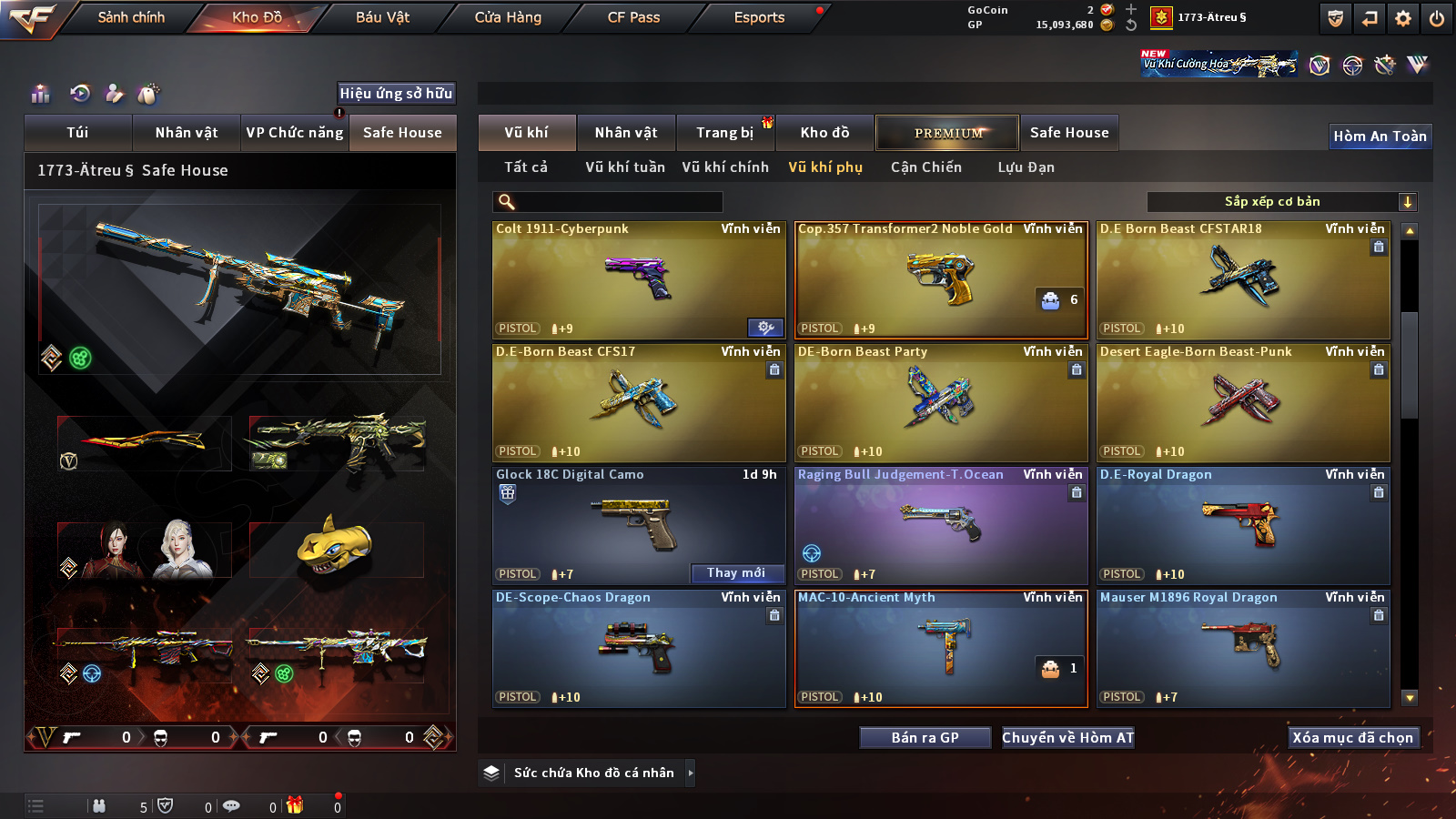Open the Hòm An Toàn safe box
Screen dimensions: 1456x819
pos(1380,136)
